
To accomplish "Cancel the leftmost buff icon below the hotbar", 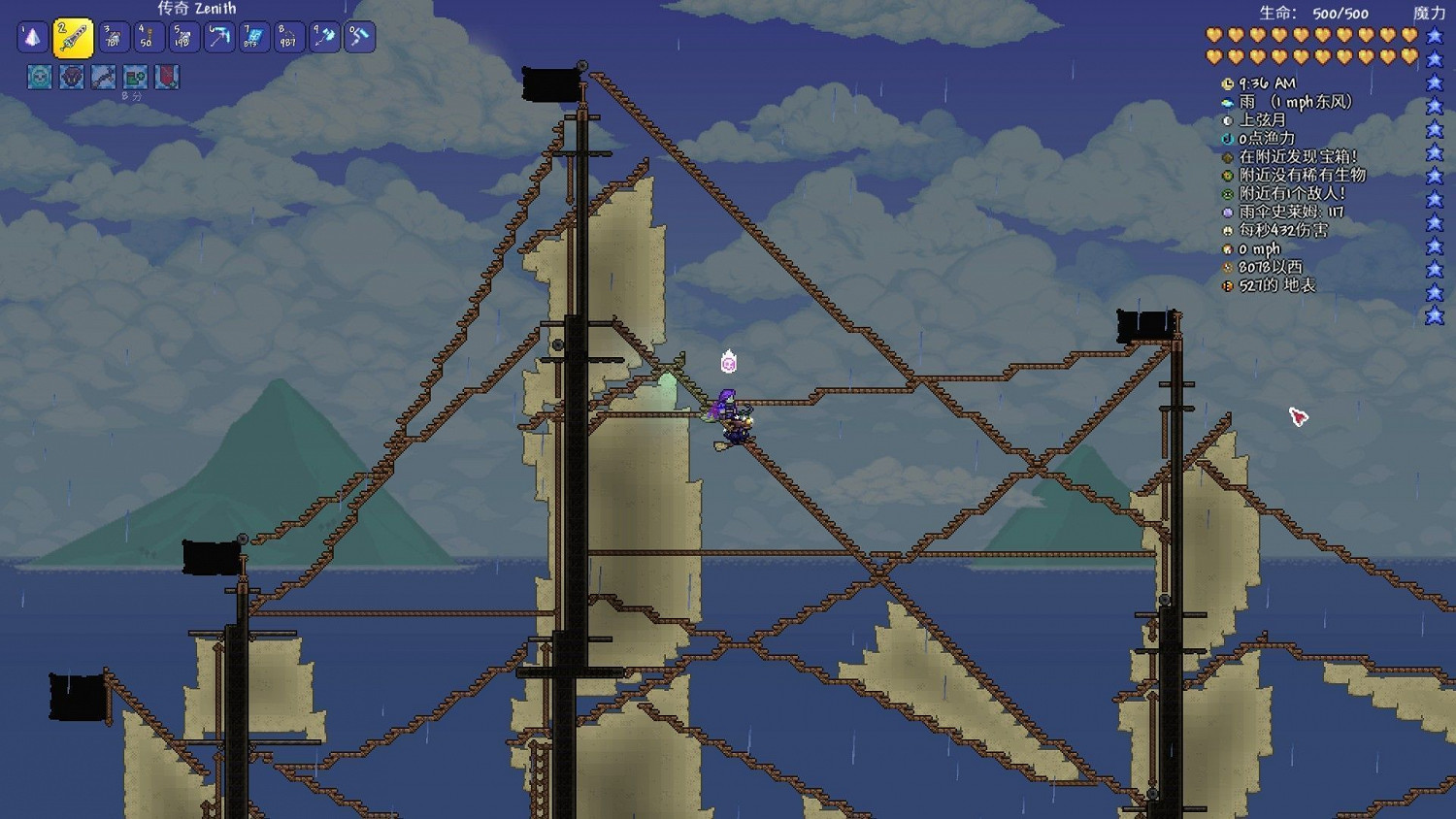I will coord(38,77).
